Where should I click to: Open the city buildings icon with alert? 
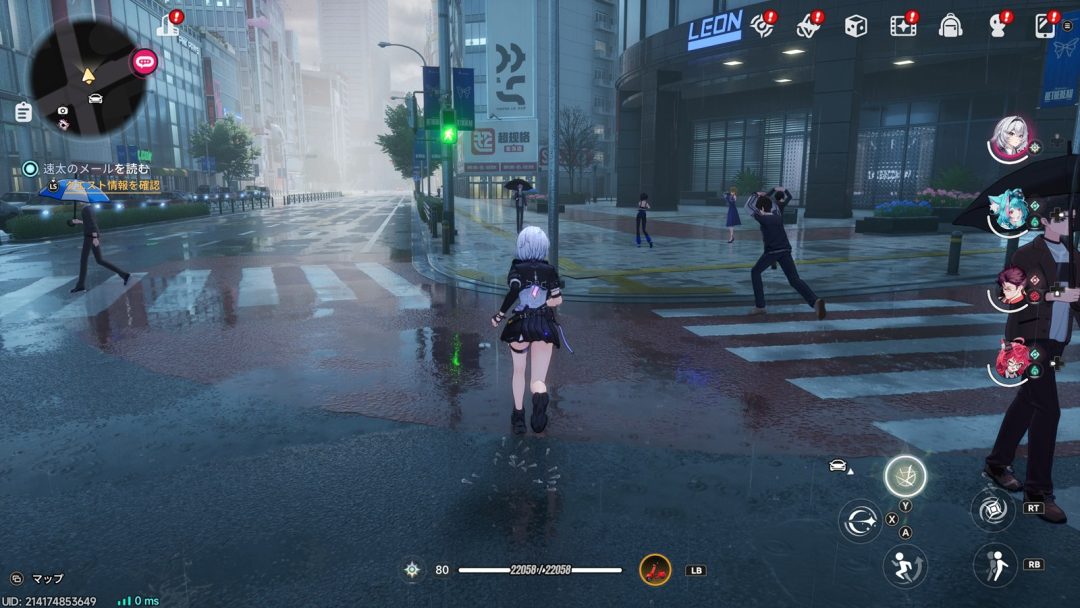169,24
